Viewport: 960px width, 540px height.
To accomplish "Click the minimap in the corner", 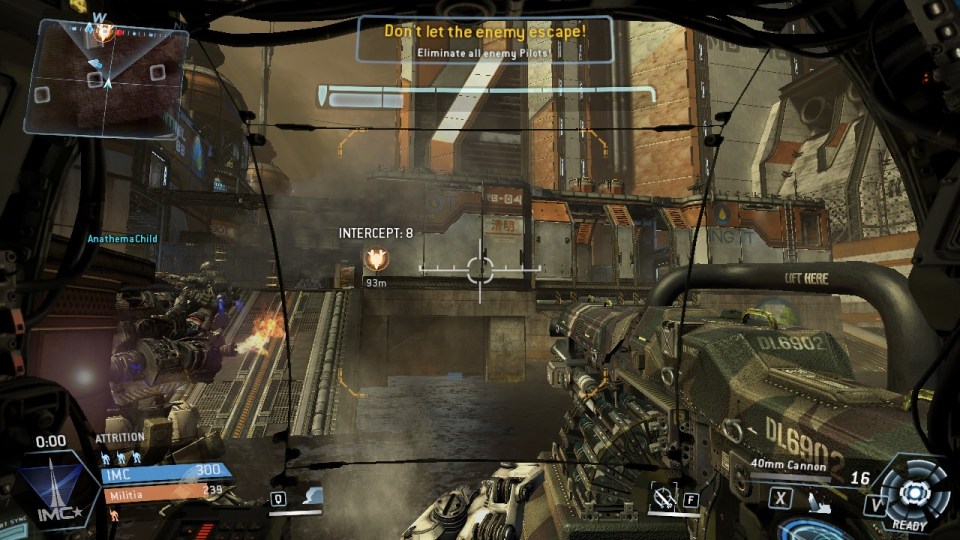I will click(x=106, y=80).
